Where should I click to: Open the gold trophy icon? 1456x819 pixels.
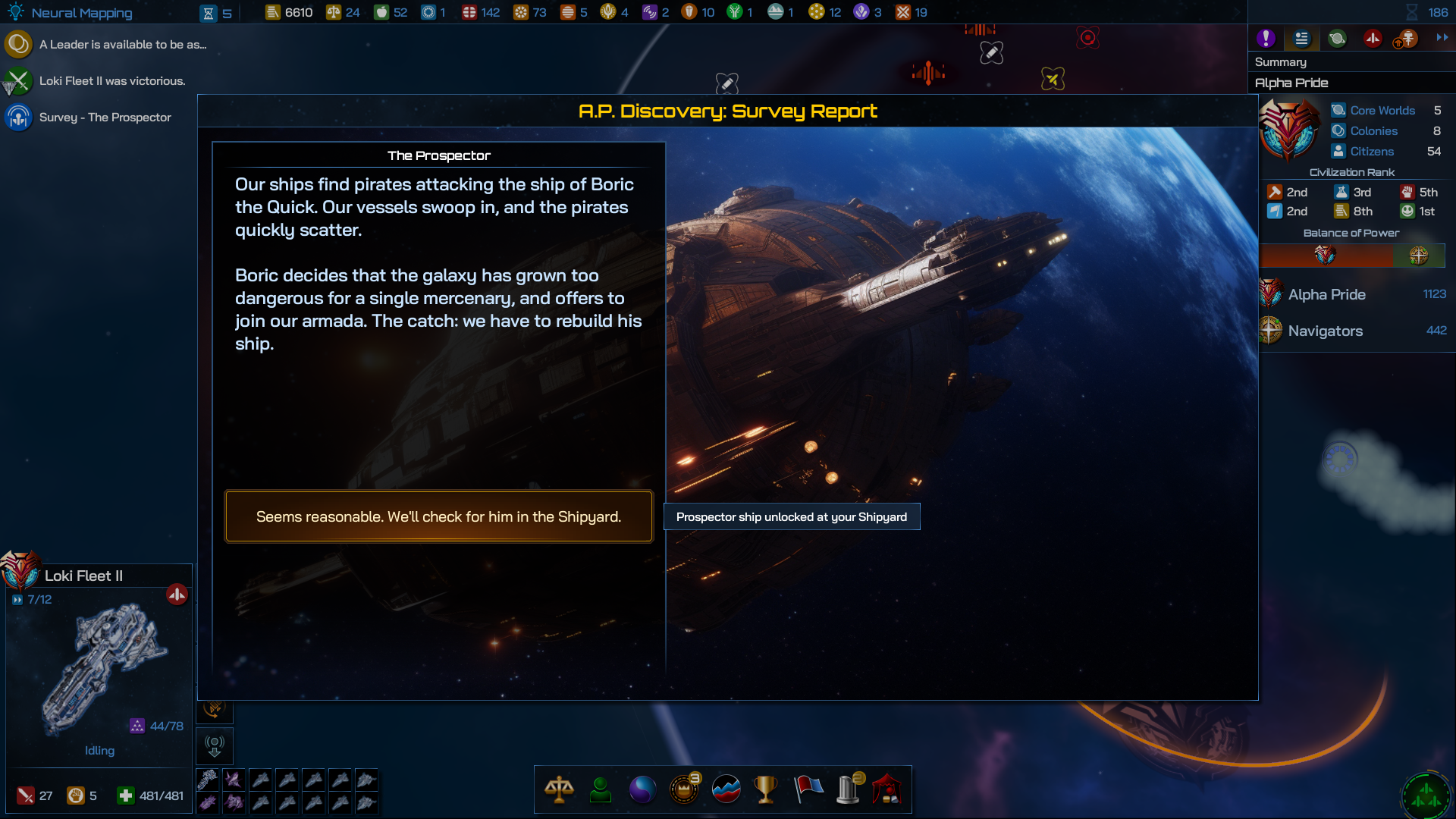pos(766,789)
